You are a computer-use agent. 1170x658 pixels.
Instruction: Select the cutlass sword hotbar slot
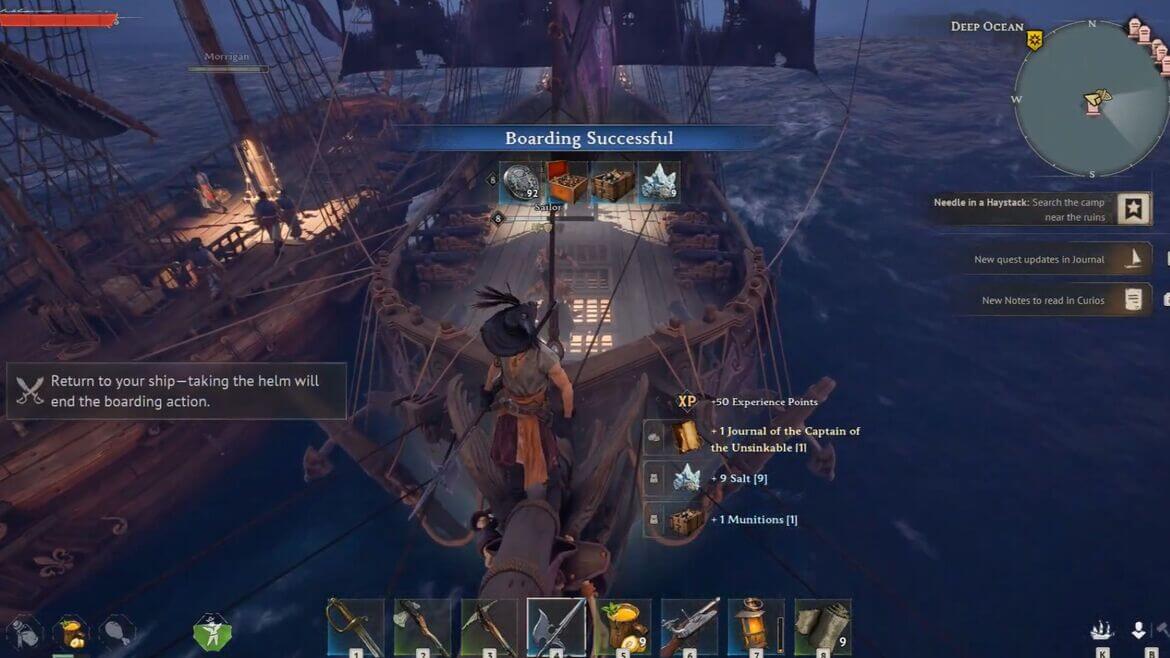coord(355,627)
